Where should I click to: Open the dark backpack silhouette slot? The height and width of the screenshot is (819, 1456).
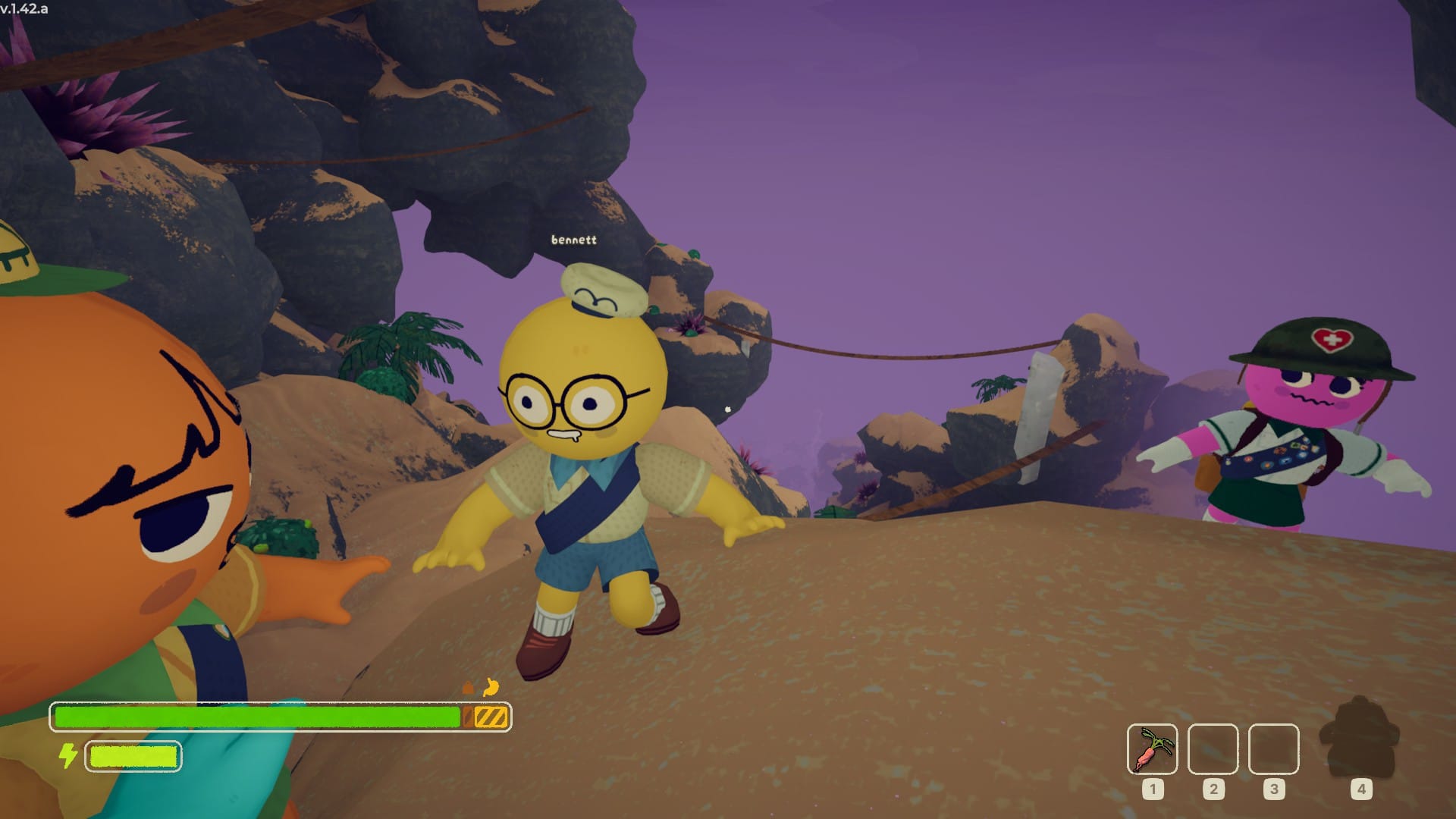[x=1360, y=739]
